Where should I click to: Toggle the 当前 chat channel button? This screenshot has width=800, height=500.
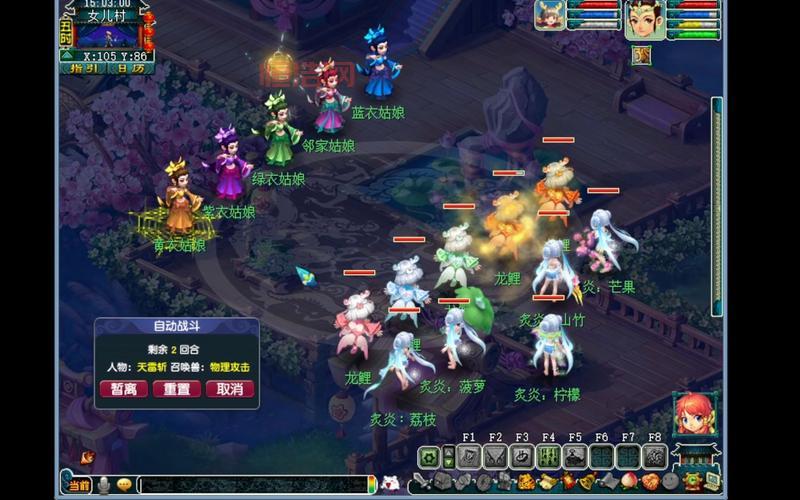click(79, 485)
